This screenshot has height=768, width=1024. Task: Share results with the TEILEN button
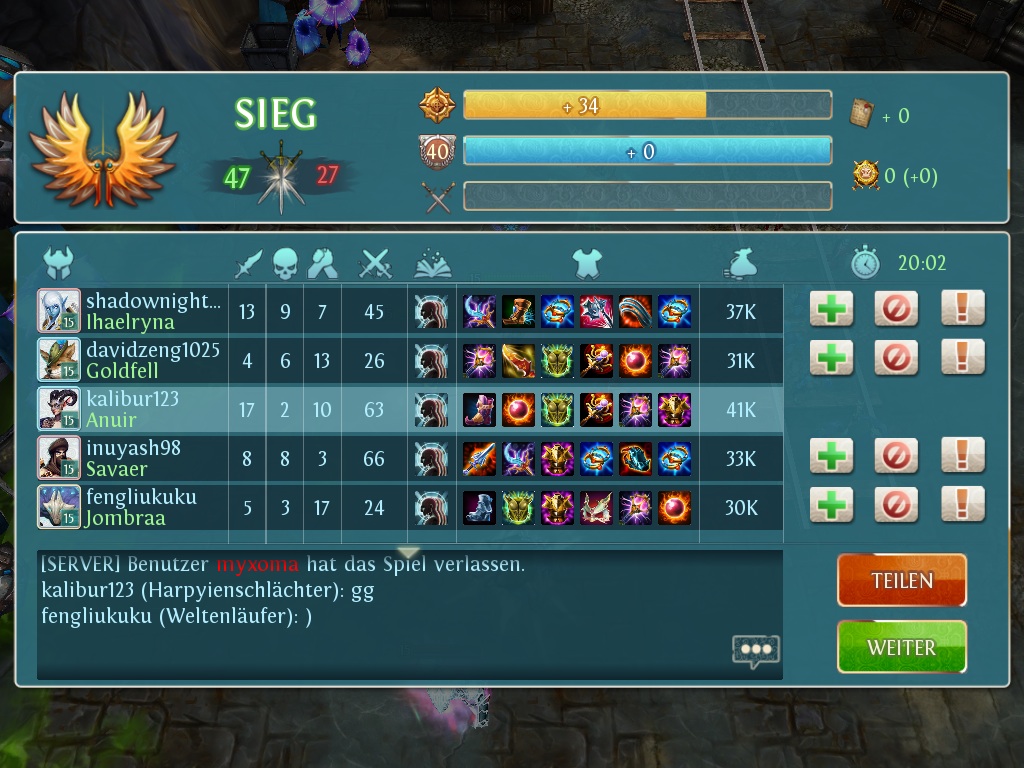coord(901,580)
